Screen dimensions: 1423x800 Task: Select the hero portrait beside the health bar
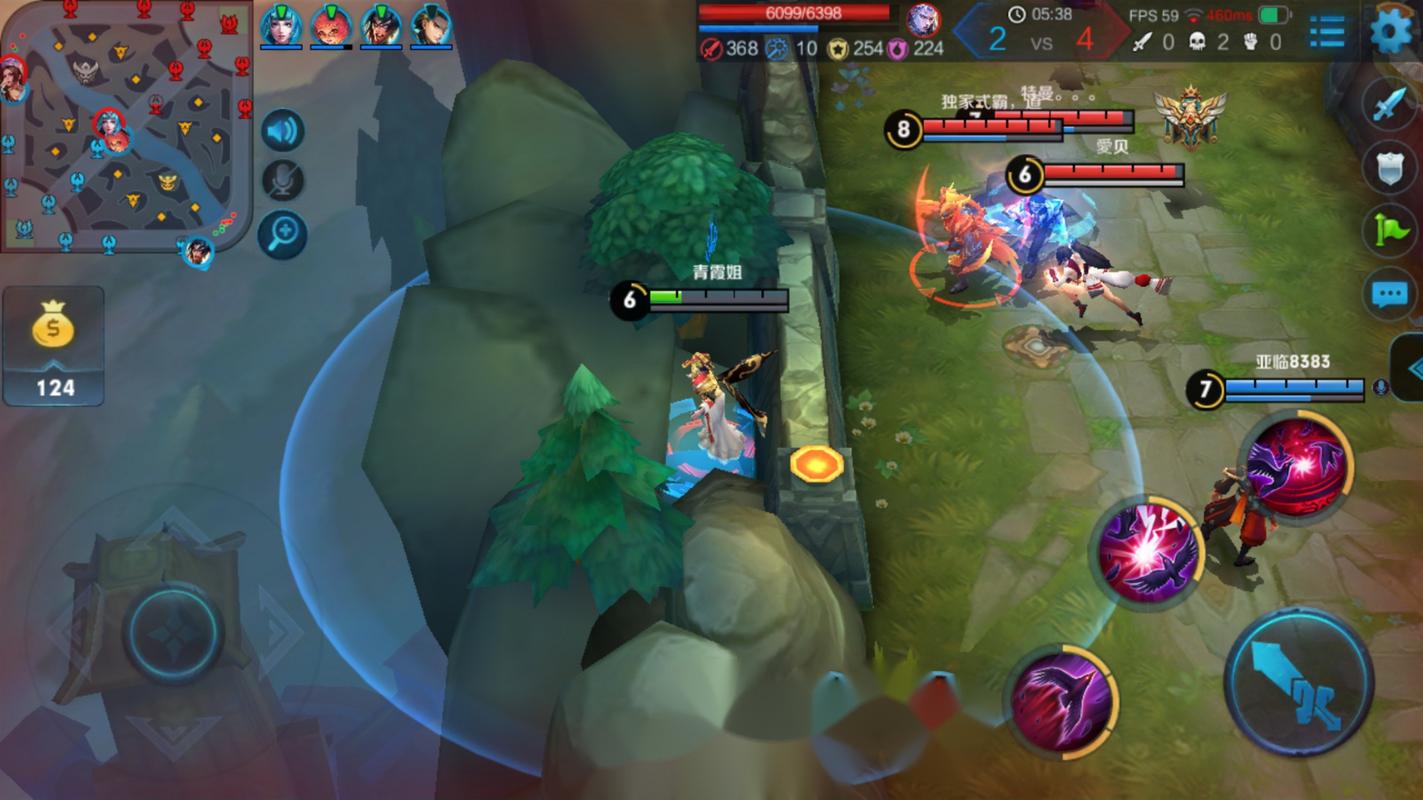pos(922,20)
